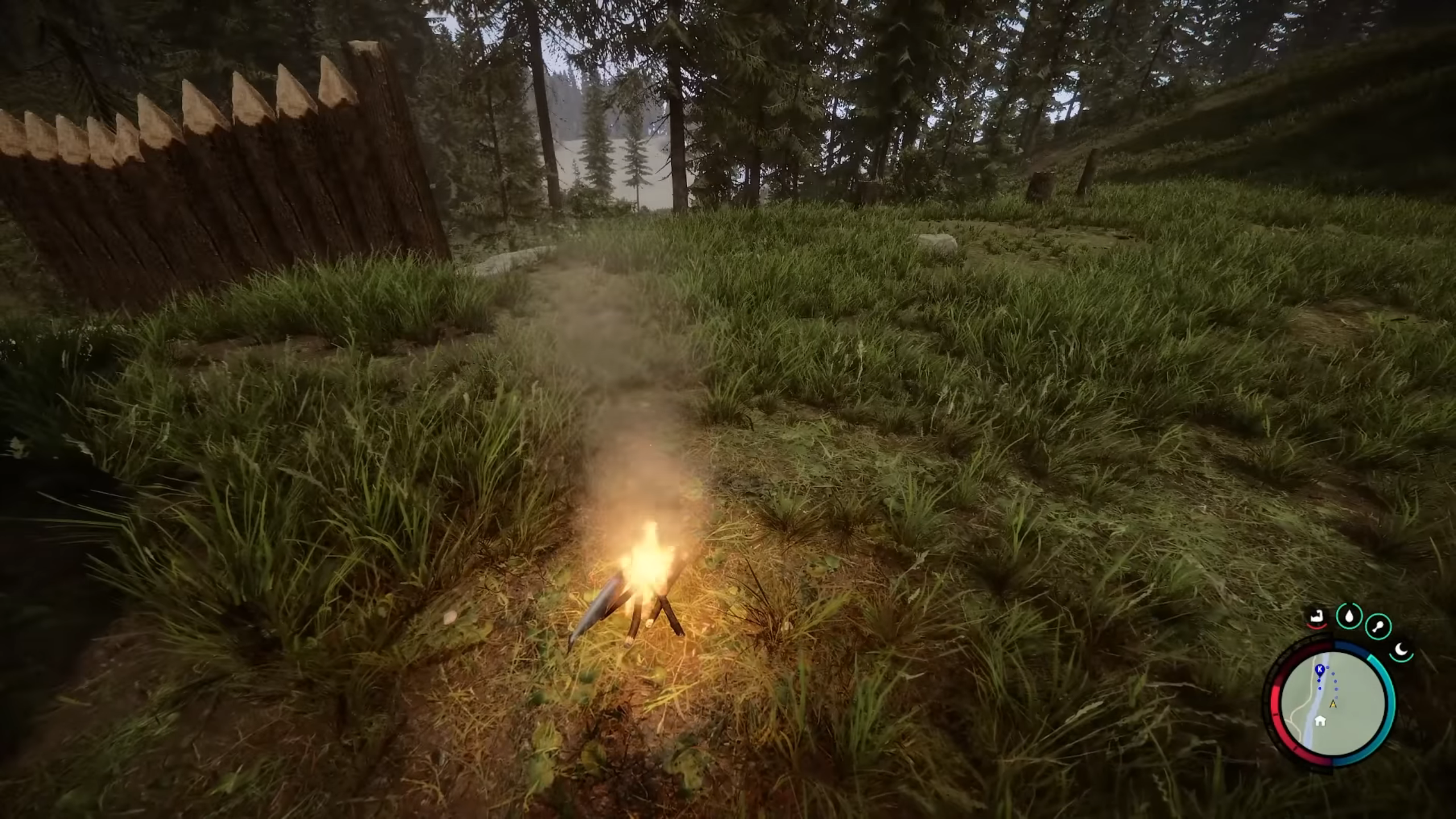Select the yellow tent marker on the minimap
Screen dimensions: 1456x819
click(x=1333, y=704)
